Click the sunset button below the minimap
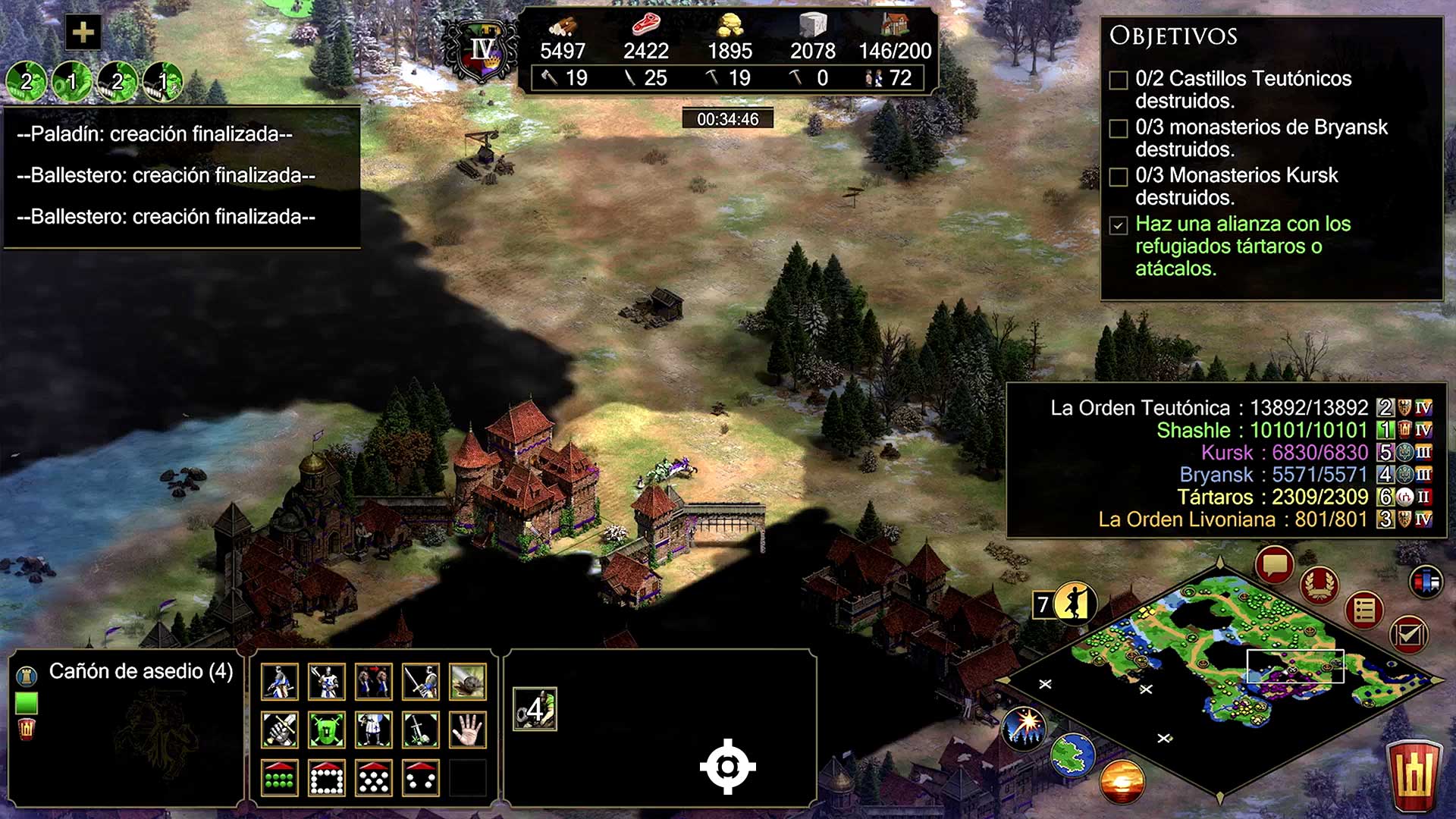 click(1121, 781)
